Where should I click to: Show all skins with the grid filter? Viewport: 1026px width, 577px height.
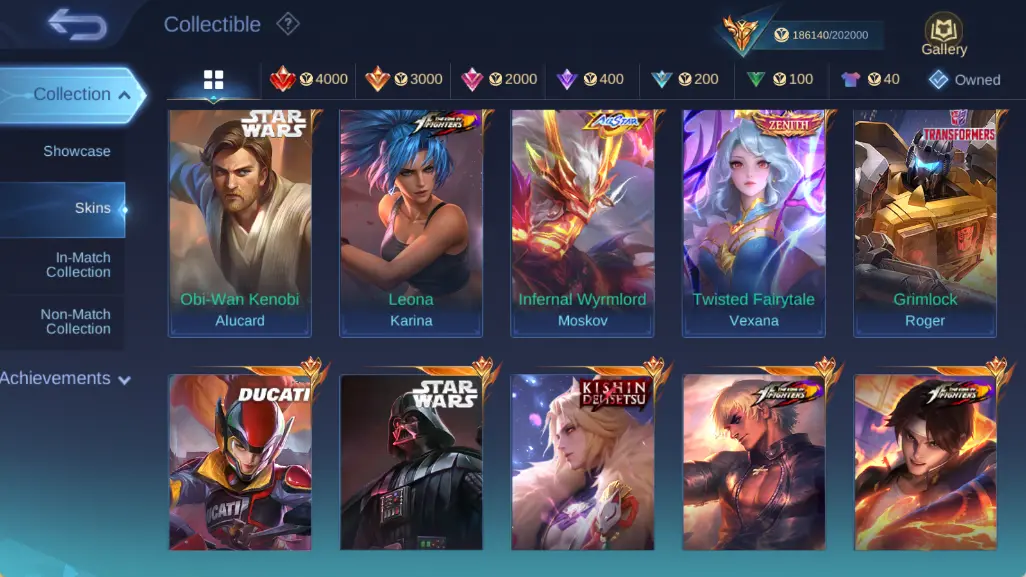[213, 80]
